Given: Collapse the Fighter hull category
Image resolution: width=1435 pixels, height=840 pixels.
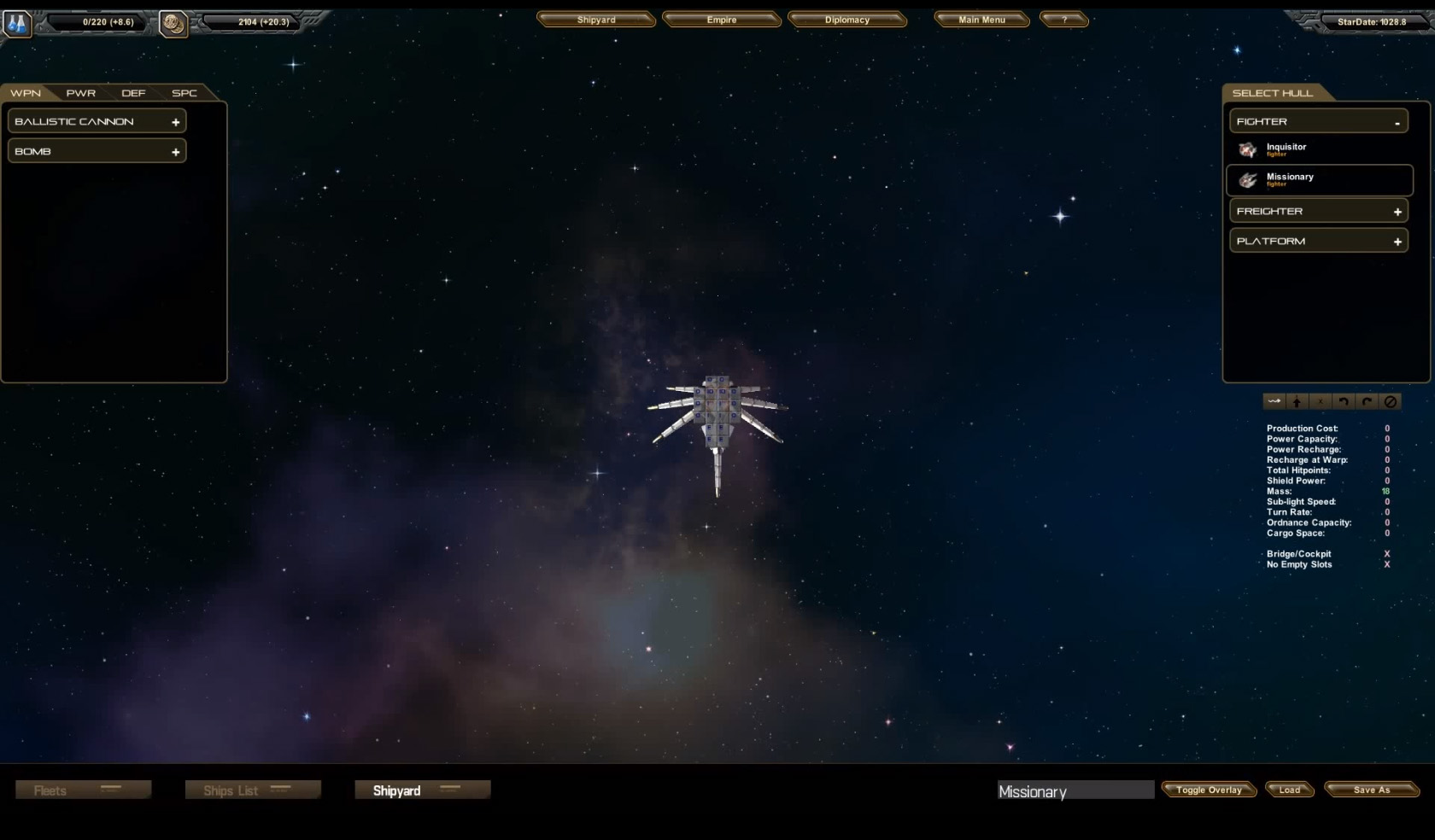Looking at the screenshot, I should [x=1318, y=122].
